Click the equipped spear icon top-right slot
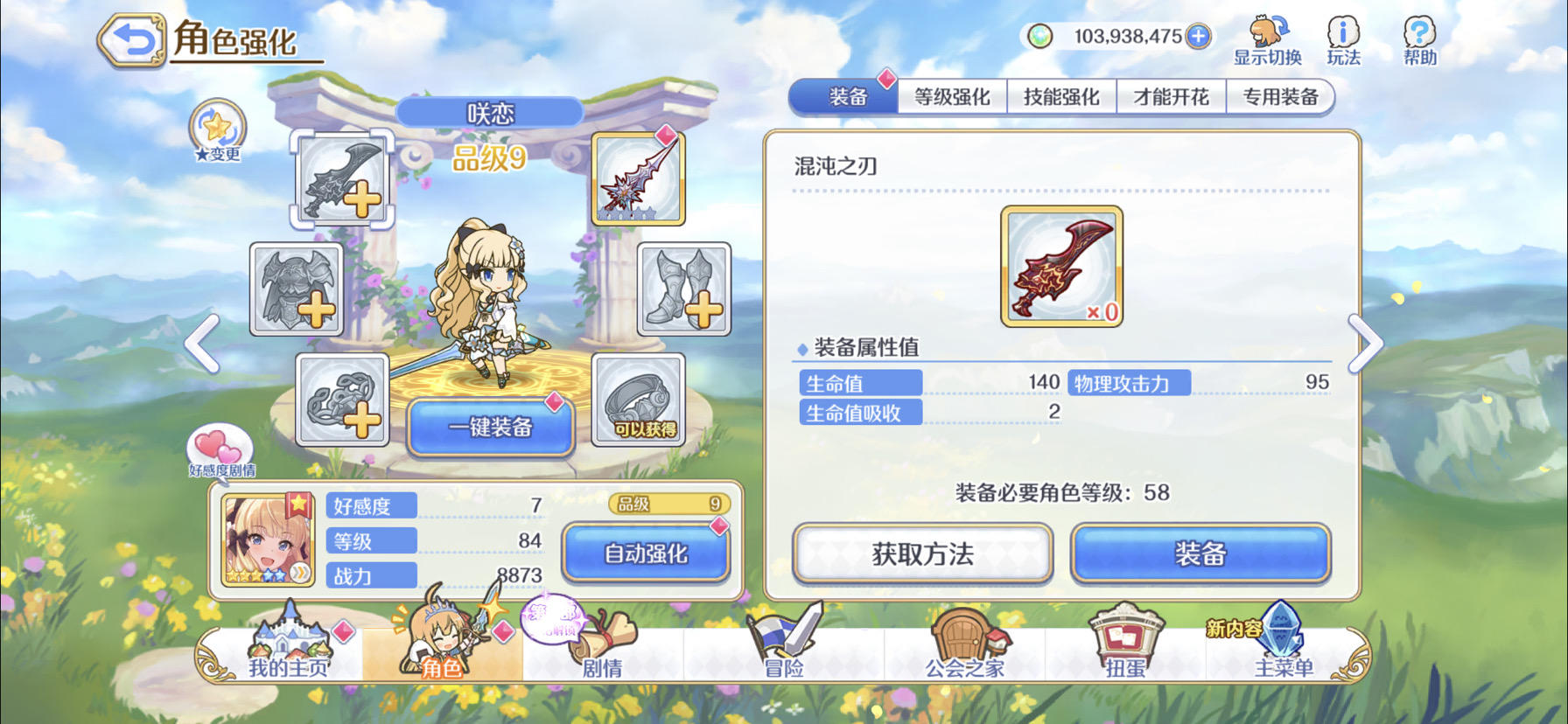This screenshot has width=1568, height=724. coord(638,178)
